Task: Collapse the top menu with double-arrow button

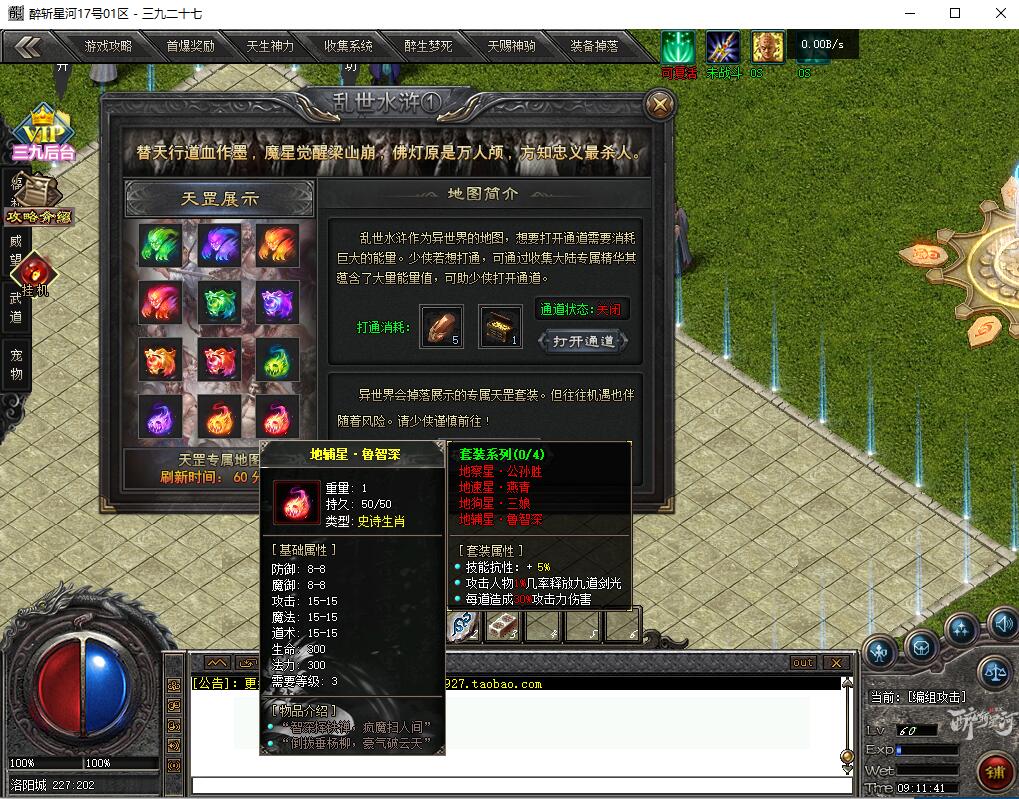Action: [x=28, y=46]
